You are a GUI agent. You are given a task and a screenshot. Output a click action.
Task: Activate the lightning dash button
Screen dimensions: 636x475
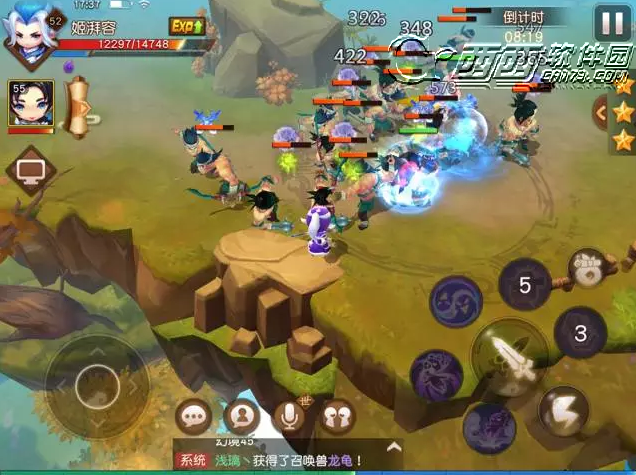tap(563, 411)
